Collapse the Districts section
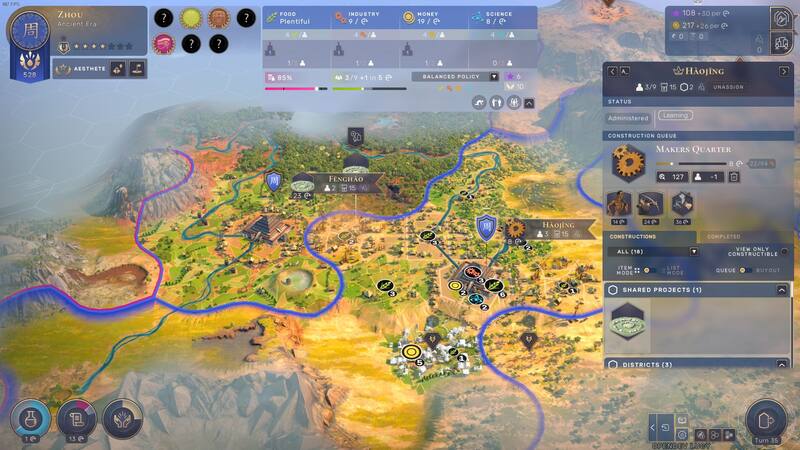The image size is (800, 450). [782, 364]
